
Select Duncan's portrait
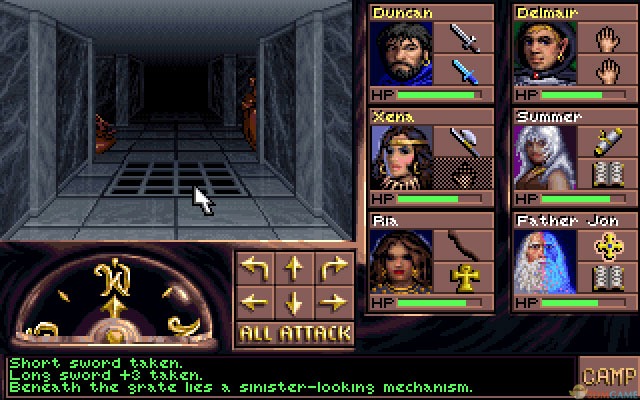[x=402, y=54]
